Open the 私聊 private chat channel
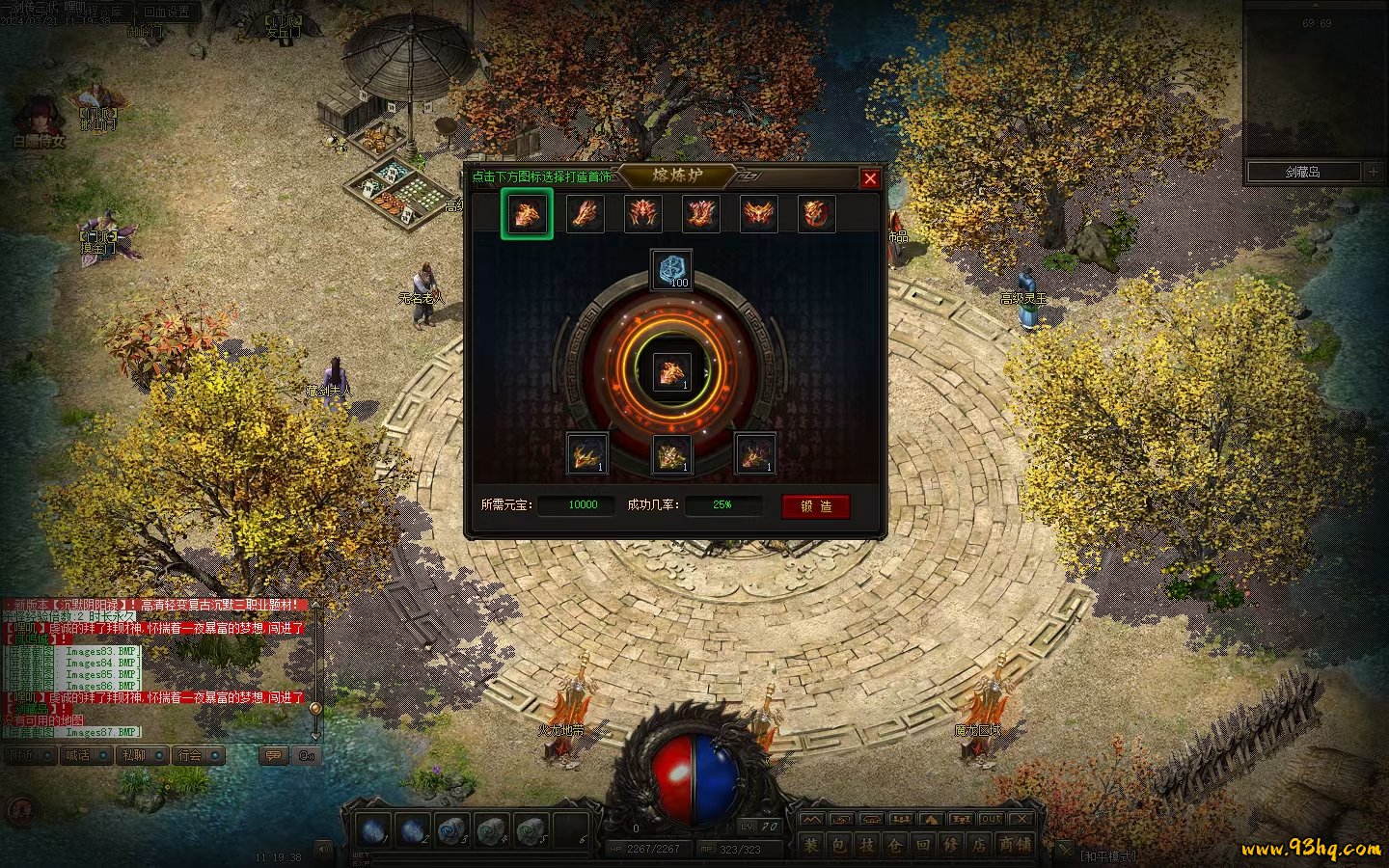The image size is (1389, 868). [x=134, y=755]
